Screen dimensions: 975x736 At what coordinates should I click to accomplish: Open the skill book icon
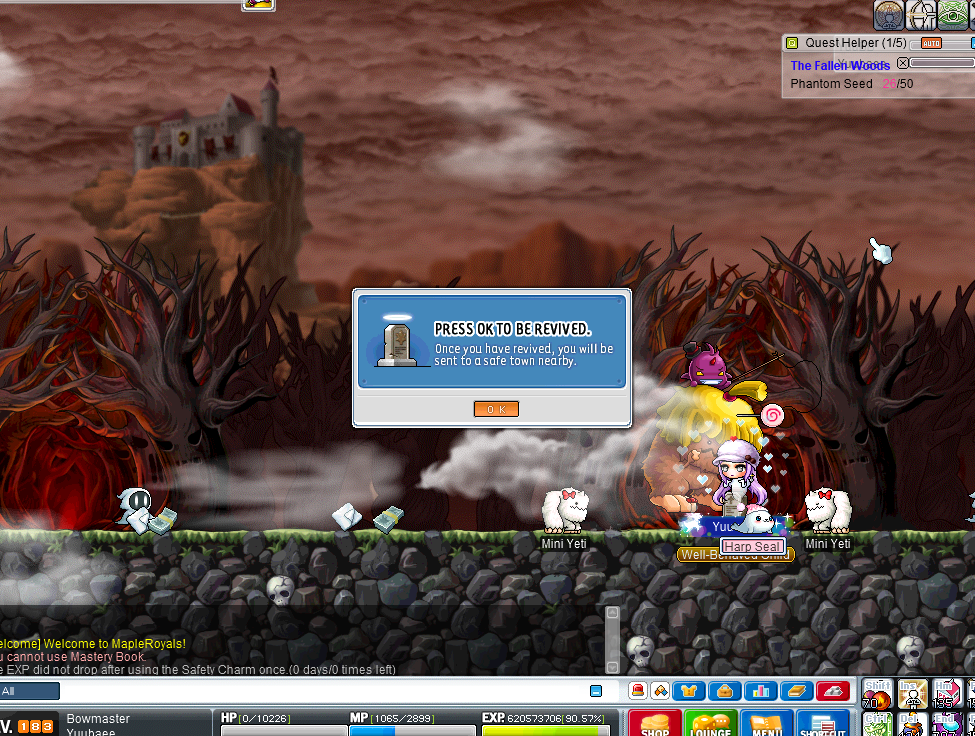coord(795,691)
